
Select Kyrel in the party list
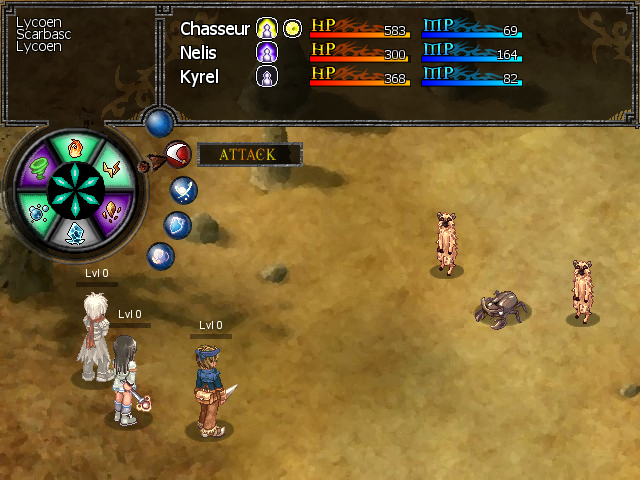(201, 77)
